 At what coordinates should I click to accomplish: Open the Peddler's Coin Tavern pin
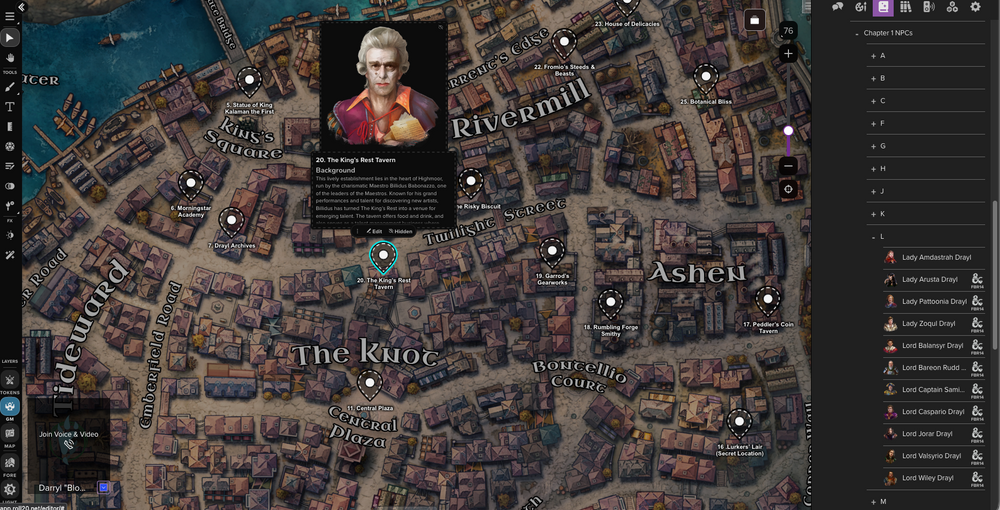767,298
